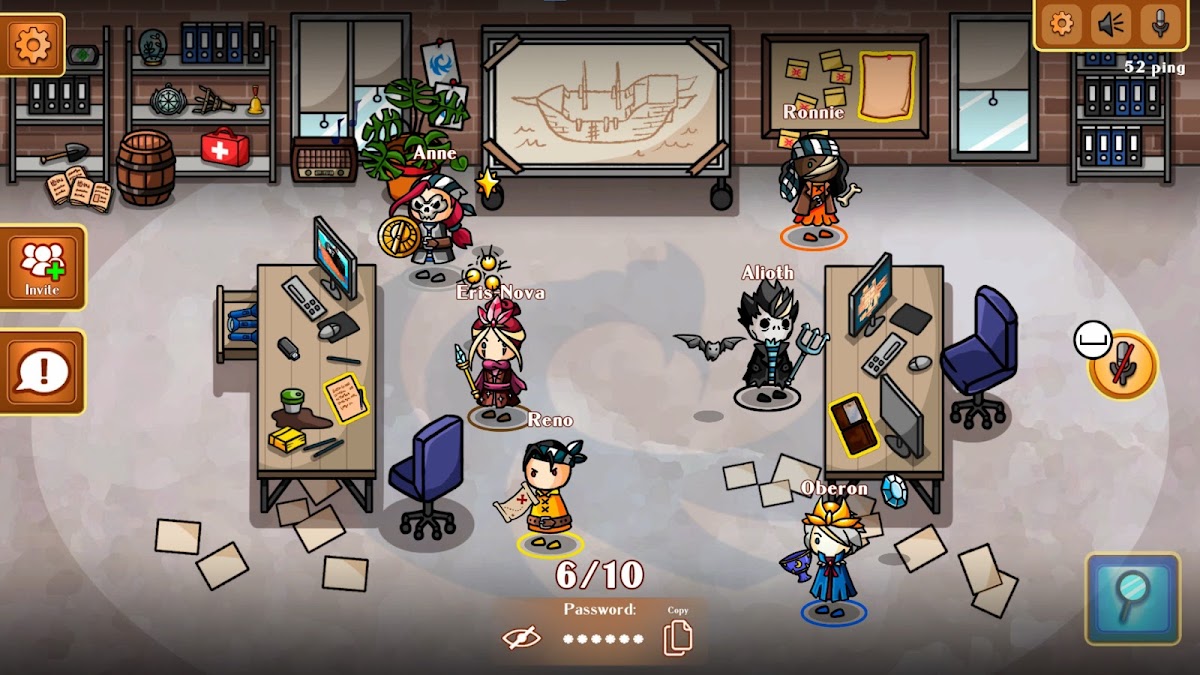Toggle the microphone icon

pos(1160,23)
